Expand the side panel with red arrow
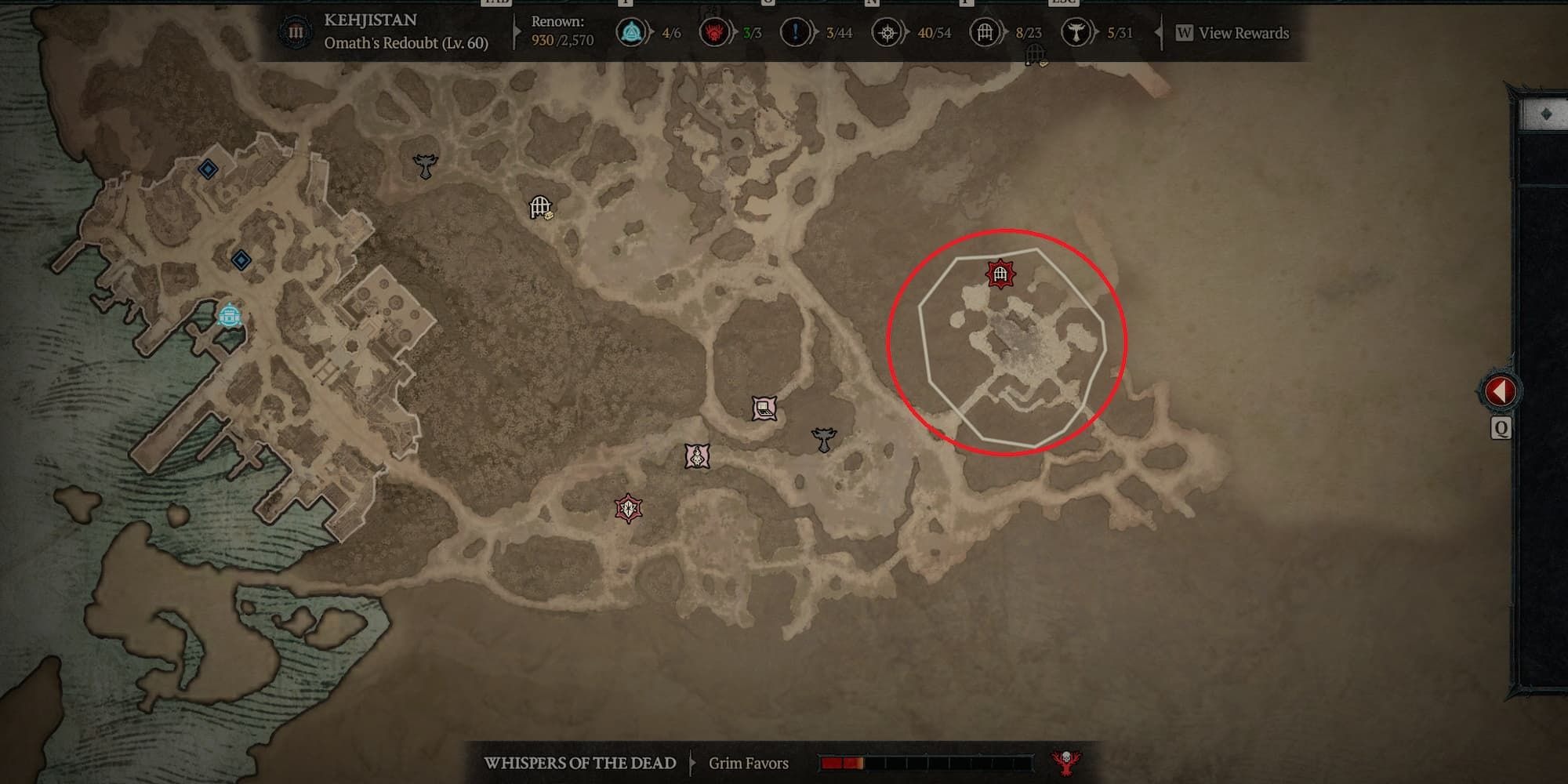Viewport: 1568px width, 784px height. click(x=1500, y=390)
